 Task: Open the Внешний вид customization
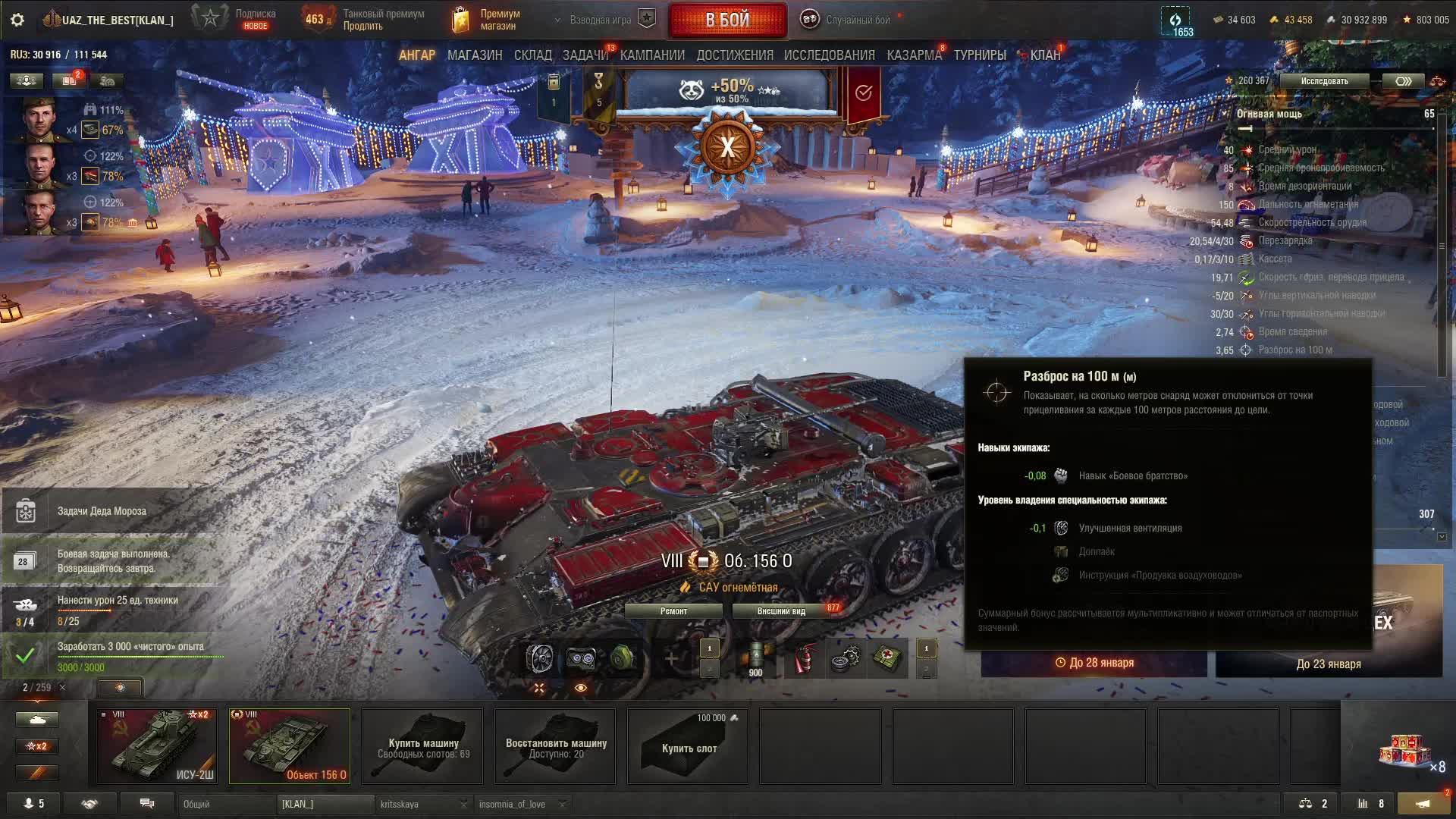[781, 611]
